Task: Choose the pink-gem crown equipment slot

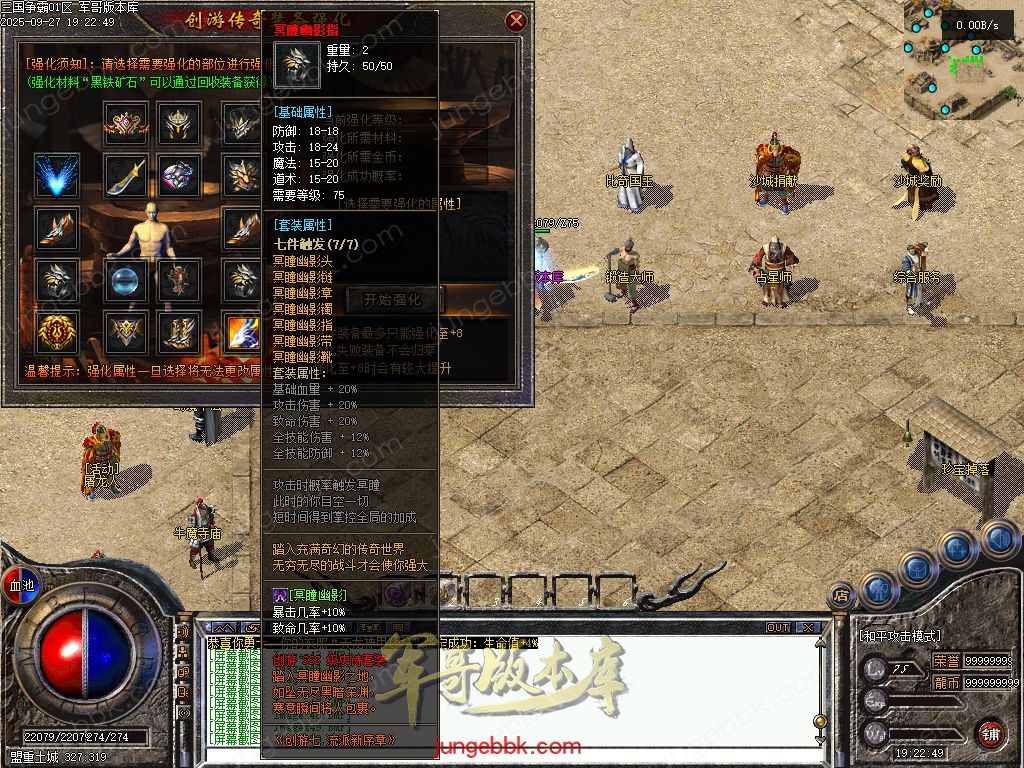Action: (x=126, y=124)
